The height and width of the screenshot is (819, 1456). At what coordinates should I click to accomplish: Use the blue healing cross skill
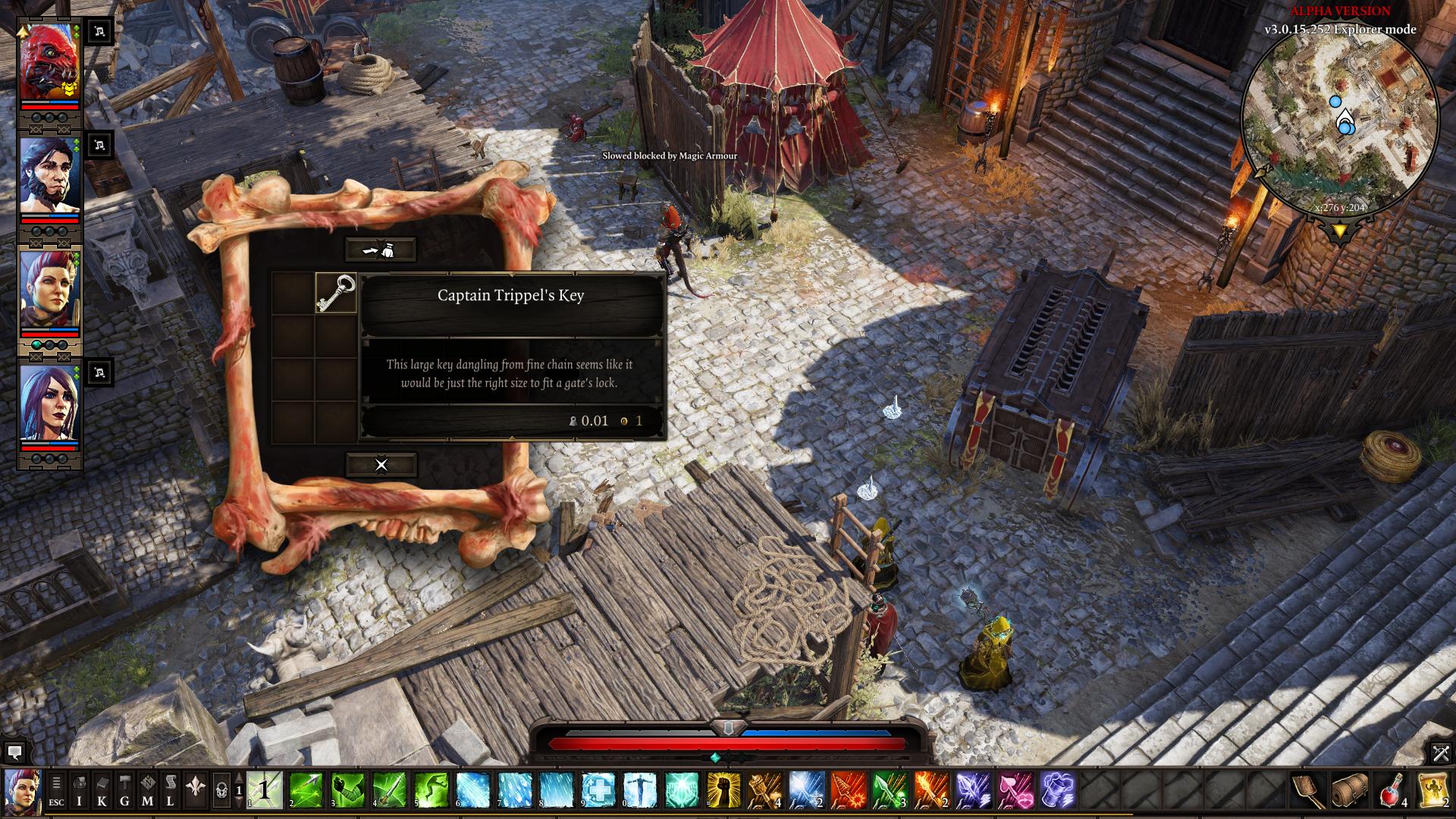(598, 790)
